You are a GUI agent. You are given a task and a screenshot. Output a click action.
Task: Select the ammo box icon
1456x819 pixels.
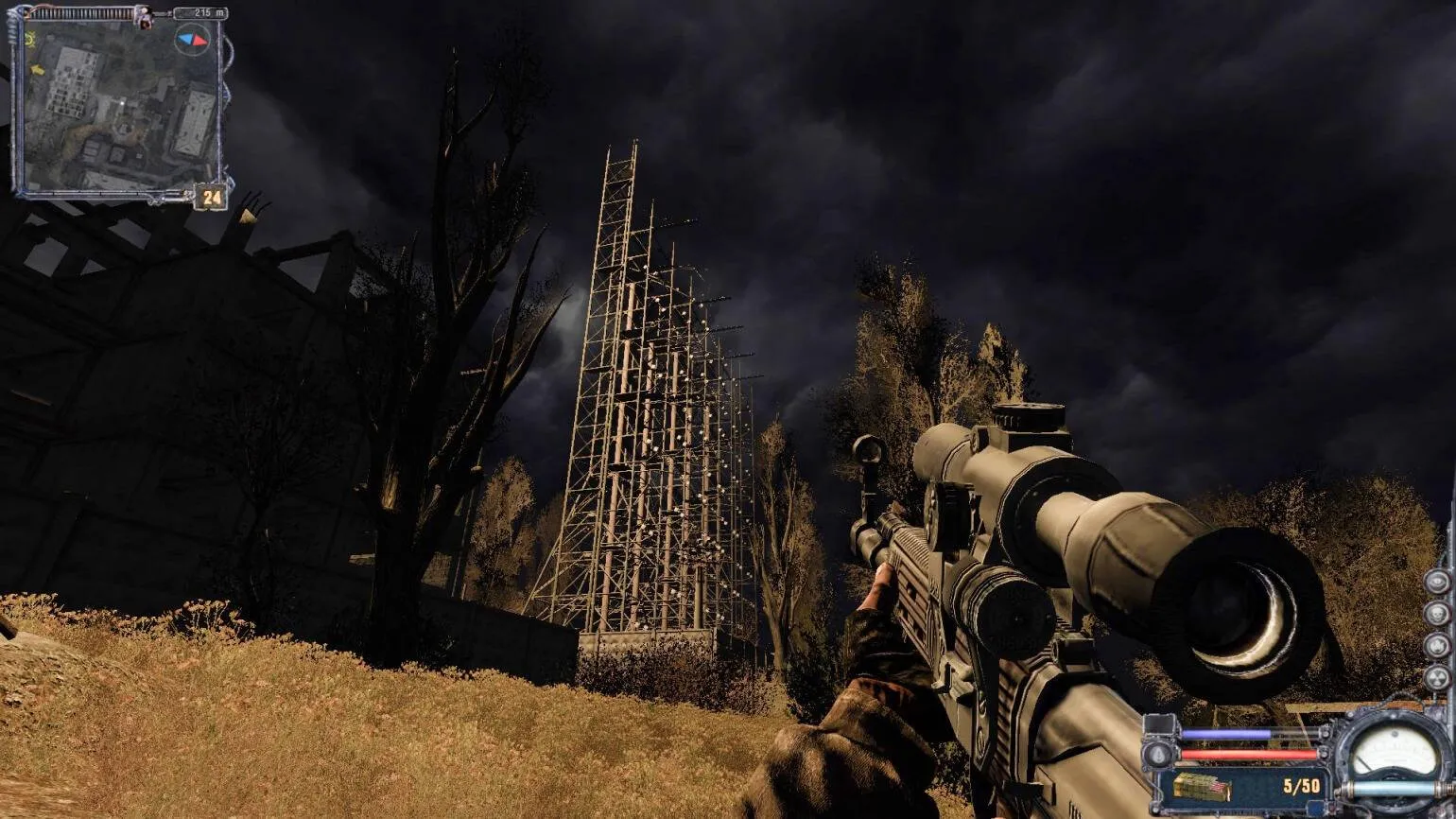click(1202, 786)
